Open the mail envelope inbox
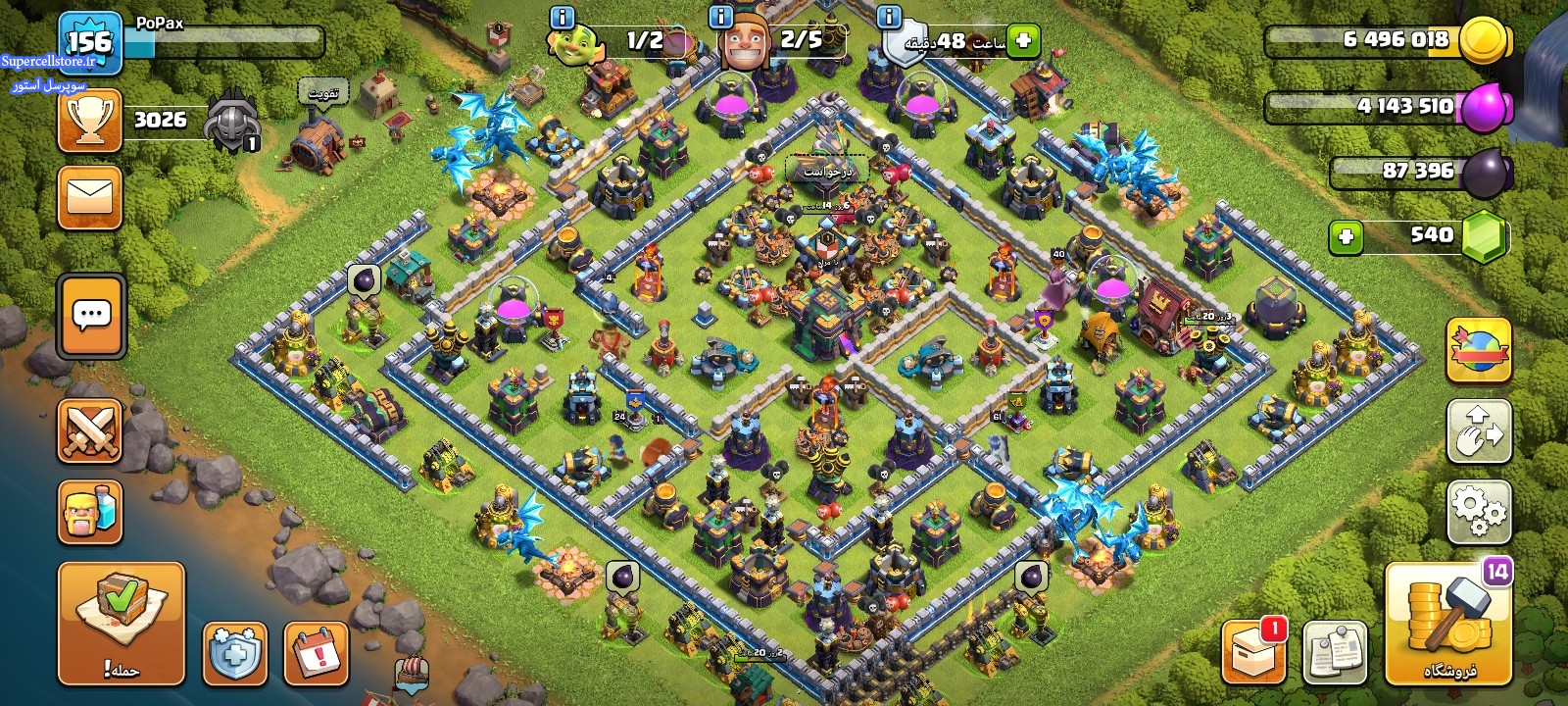This screenshot has width=1568, height=706. click(x=90, y=197)
